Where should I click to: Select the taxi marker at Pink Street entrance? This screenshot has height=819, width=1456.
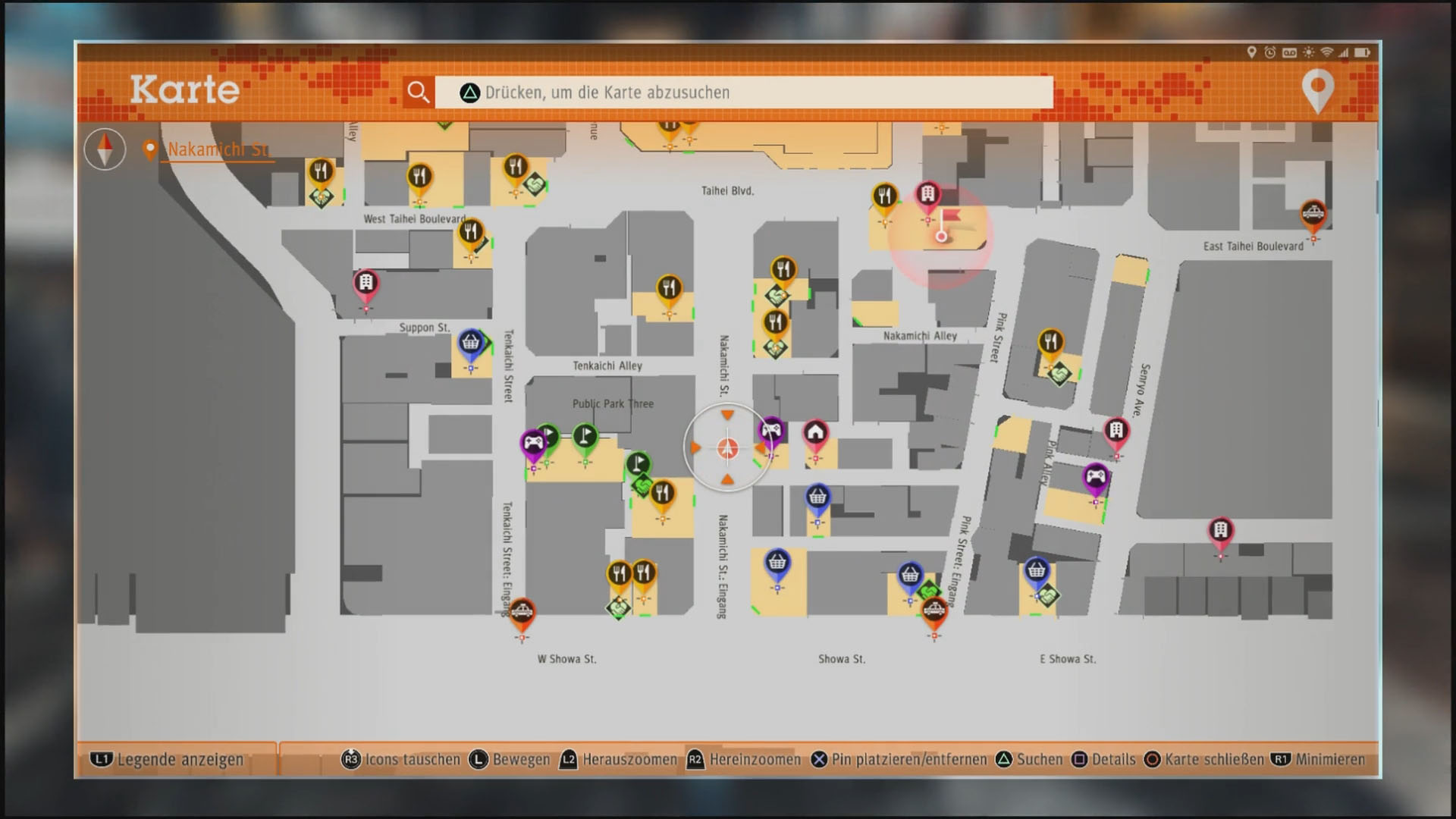pyautogui.click(x=934, y=610)
